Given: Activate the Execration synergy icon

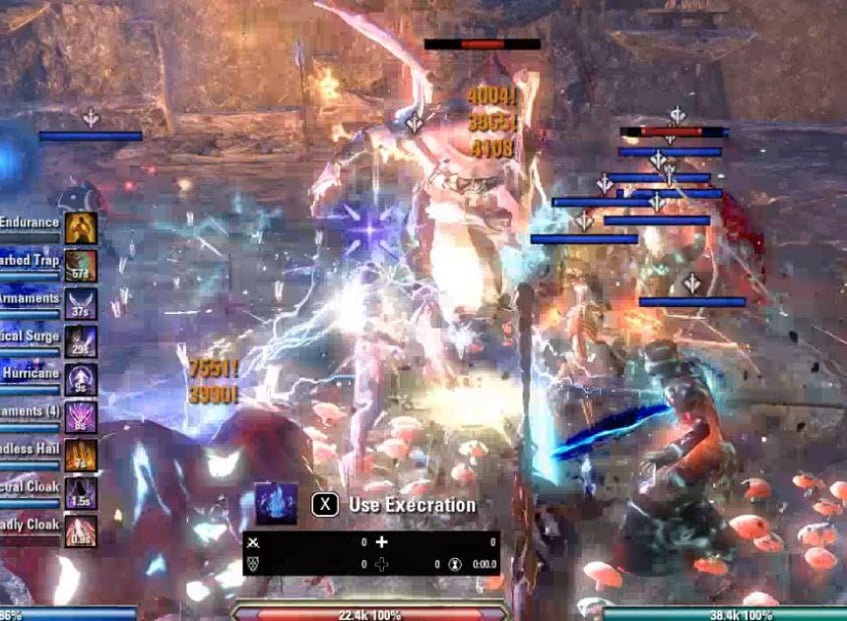Looking at the screenshot, I should tap(275, 504).
